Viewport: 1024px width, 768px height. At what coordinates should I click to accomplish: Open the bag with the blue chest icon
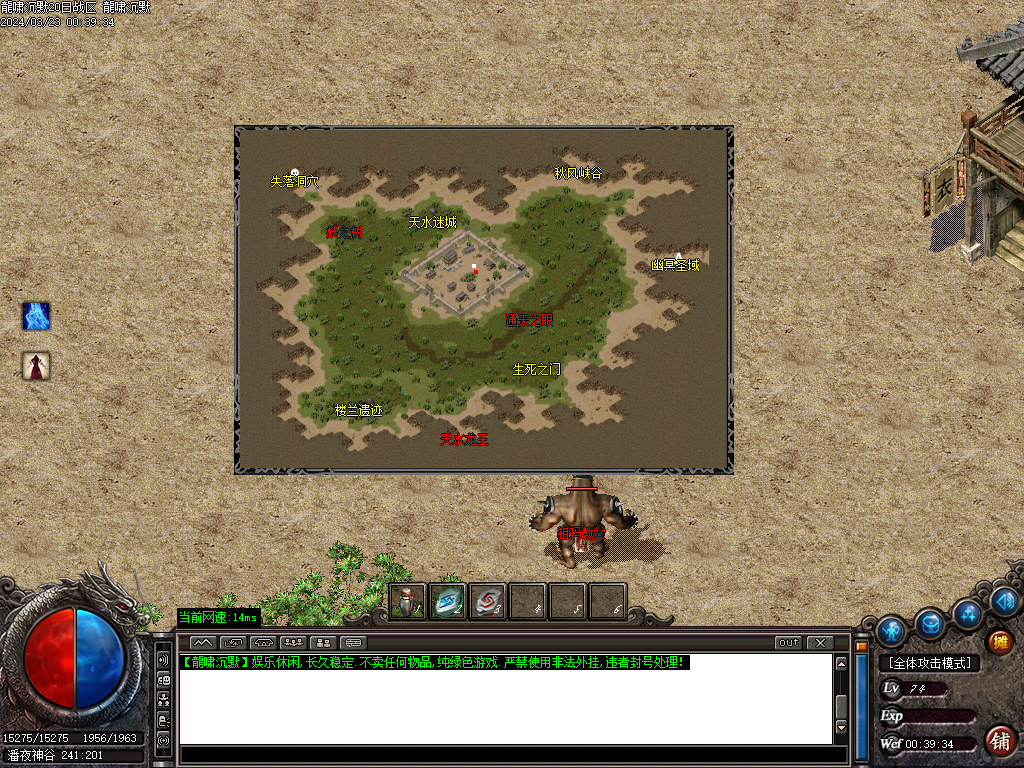[932, 624]
